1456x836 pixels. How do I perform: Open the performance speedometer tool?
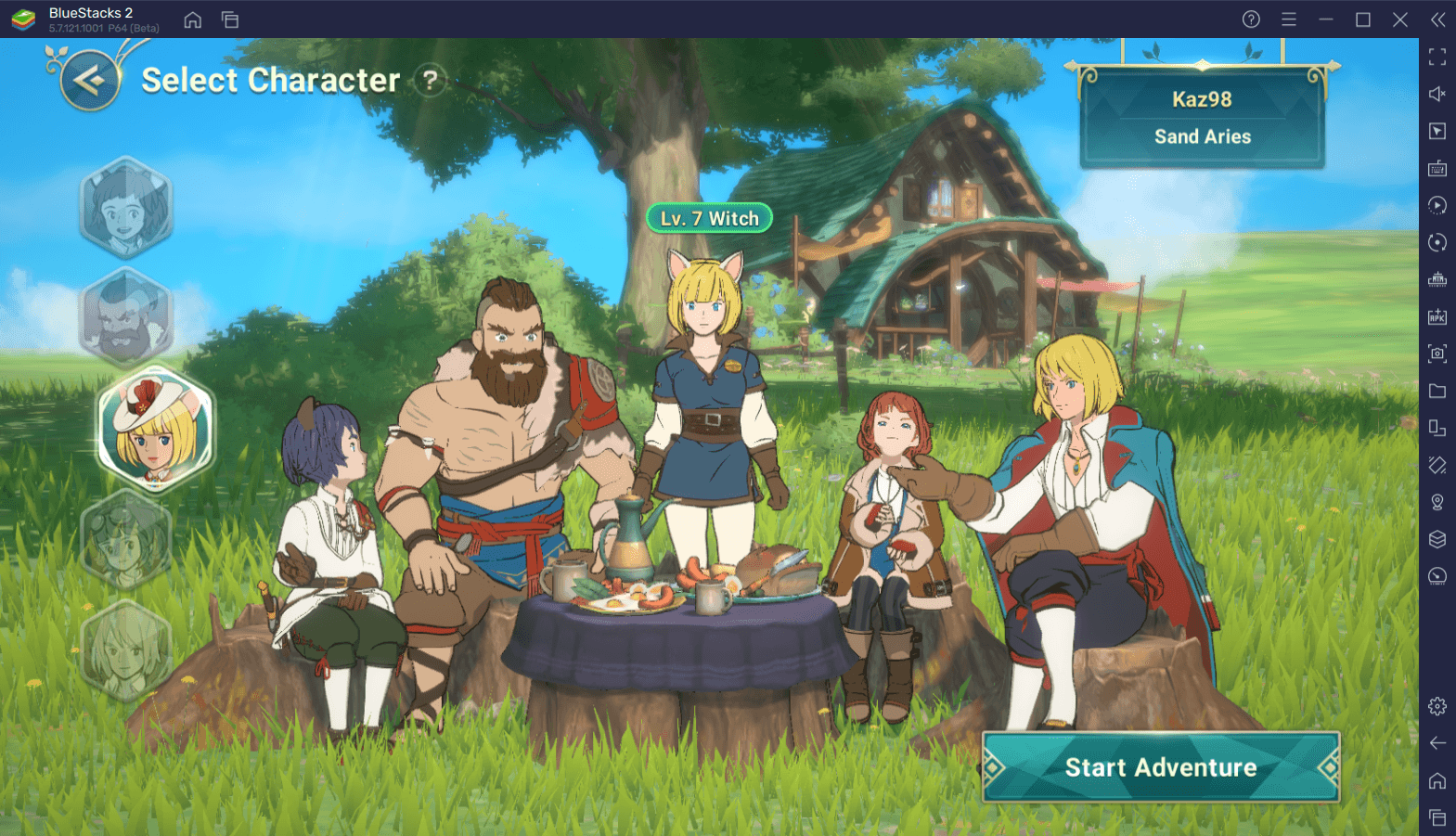[1437, 577]
